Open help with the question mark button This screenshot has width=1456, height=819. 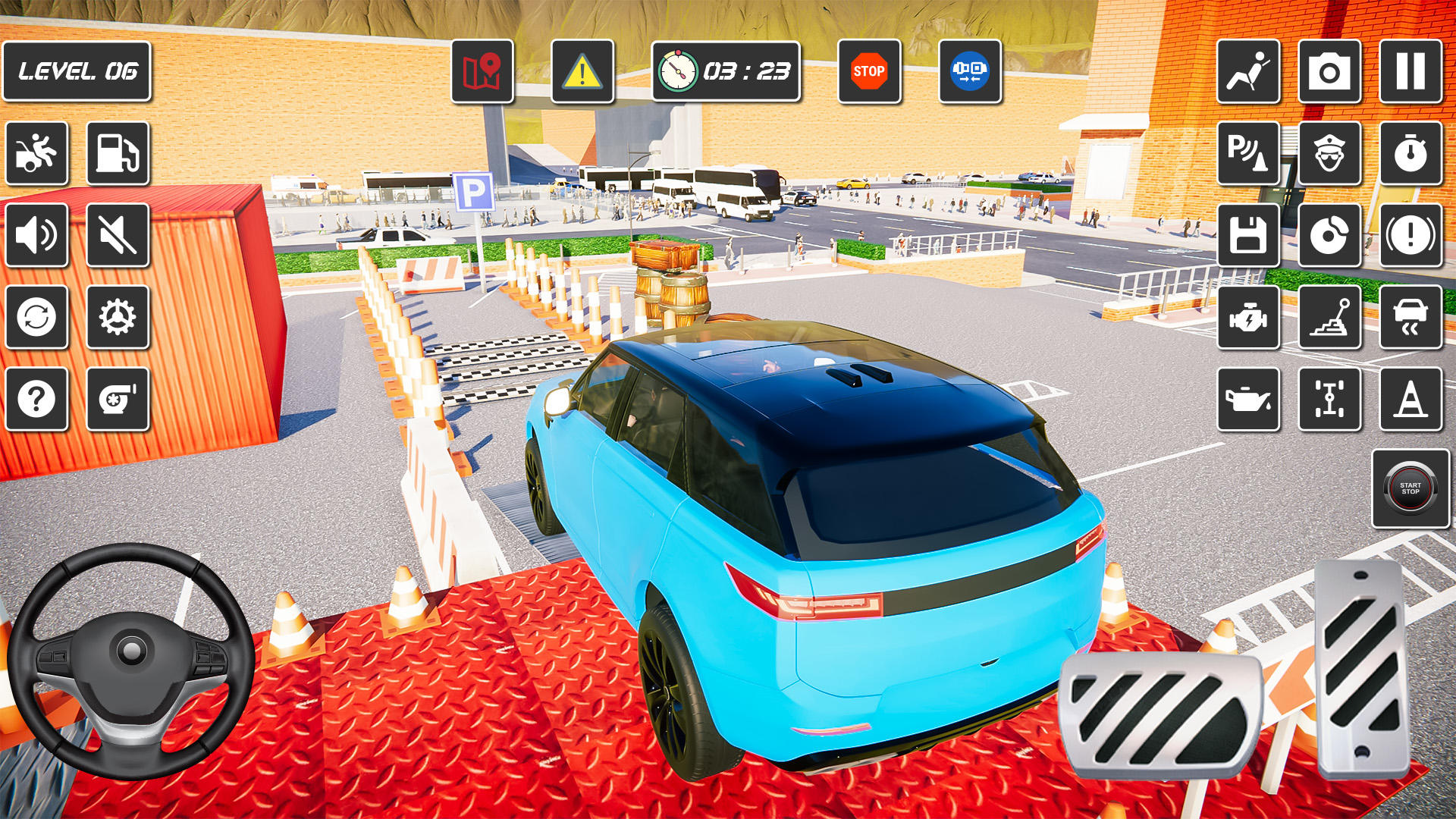click(36, 397)
